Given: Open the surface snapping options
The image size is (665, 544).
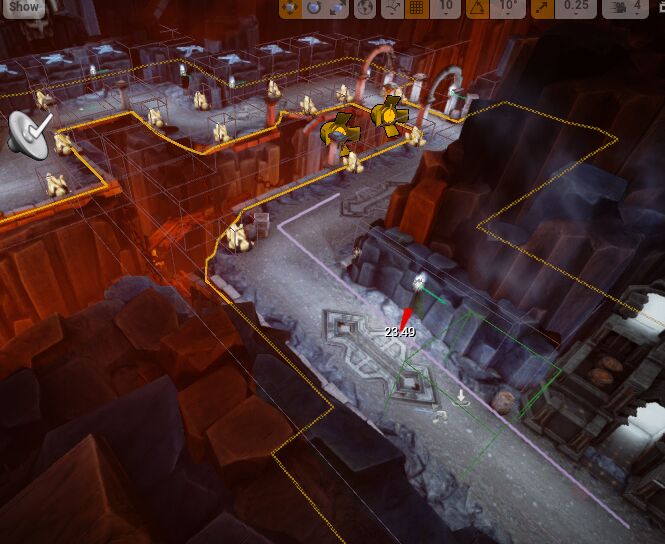Looking at the screenshot, I should click(x=393, y=7).
